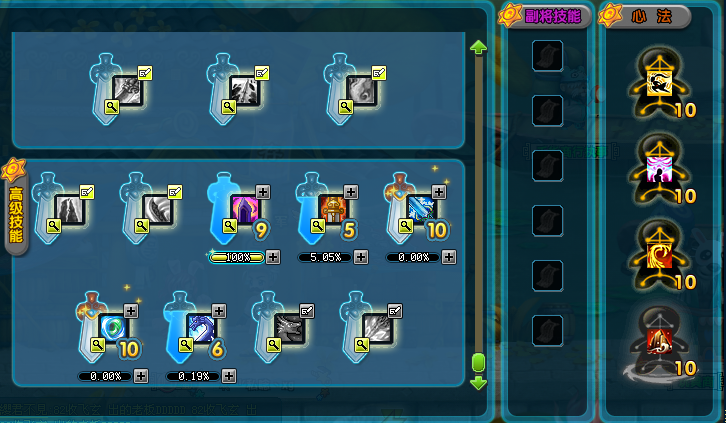Viewport: 726px width, 423px height.
Task: Level up the purple gate skill with plus
Action: pyautogui.click(x=263, y=191)
